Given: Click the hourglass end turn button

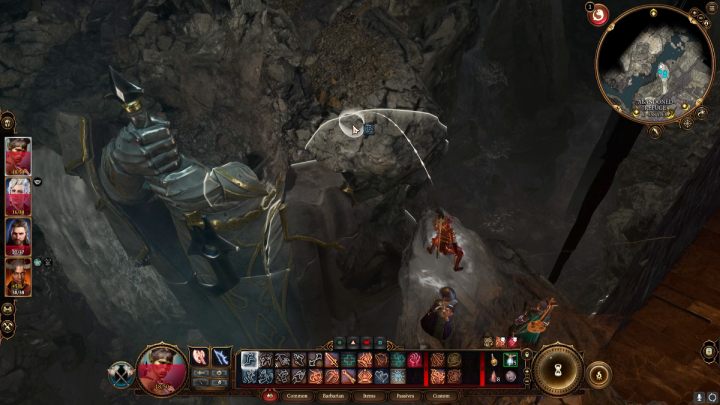Looking at the screenshot, I should [557, 369].
